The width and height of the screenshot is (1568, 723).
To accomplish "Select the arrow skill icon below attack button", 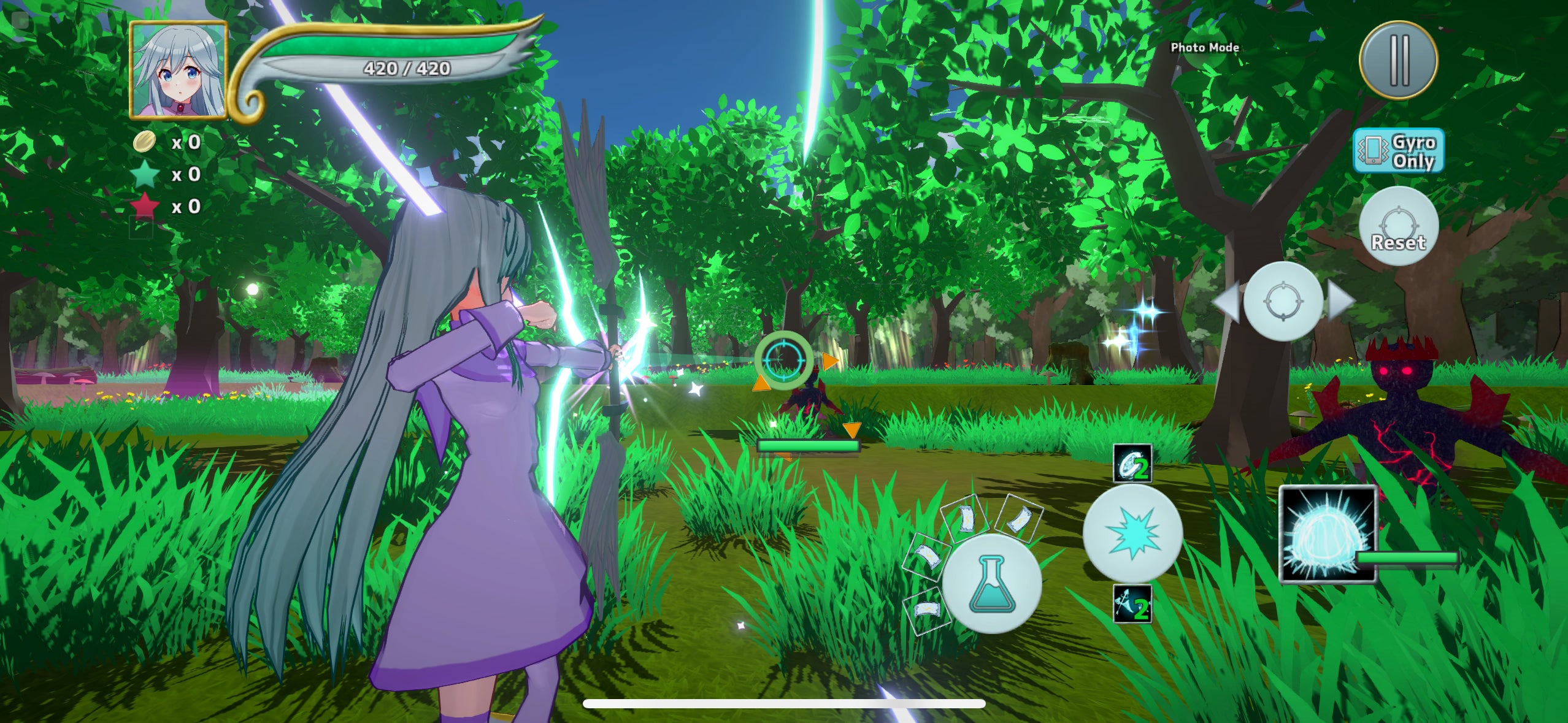I will pyautogui.click(x=1132, y=604).
